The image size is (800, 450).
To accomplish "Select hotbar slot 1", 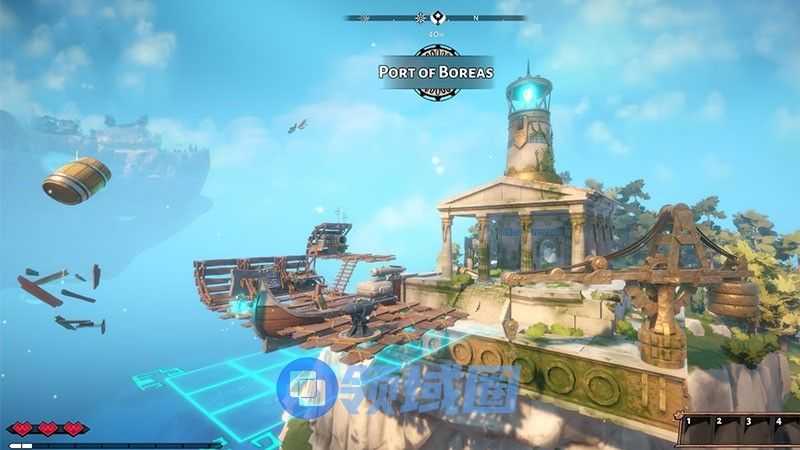I will pyautogui.click(x=692, y=430).
